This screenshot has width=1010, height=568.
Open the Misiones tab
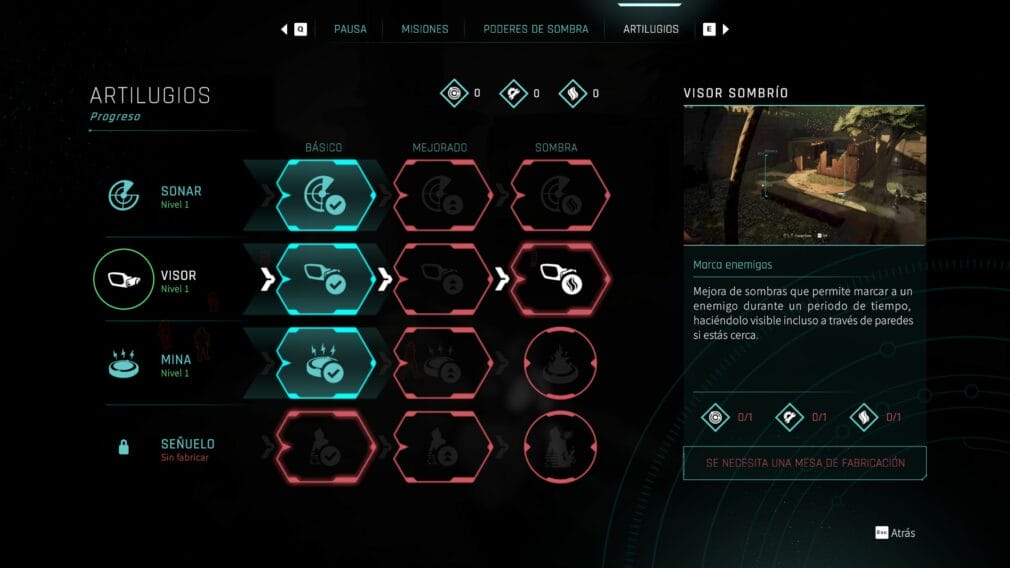click(425, 29)
